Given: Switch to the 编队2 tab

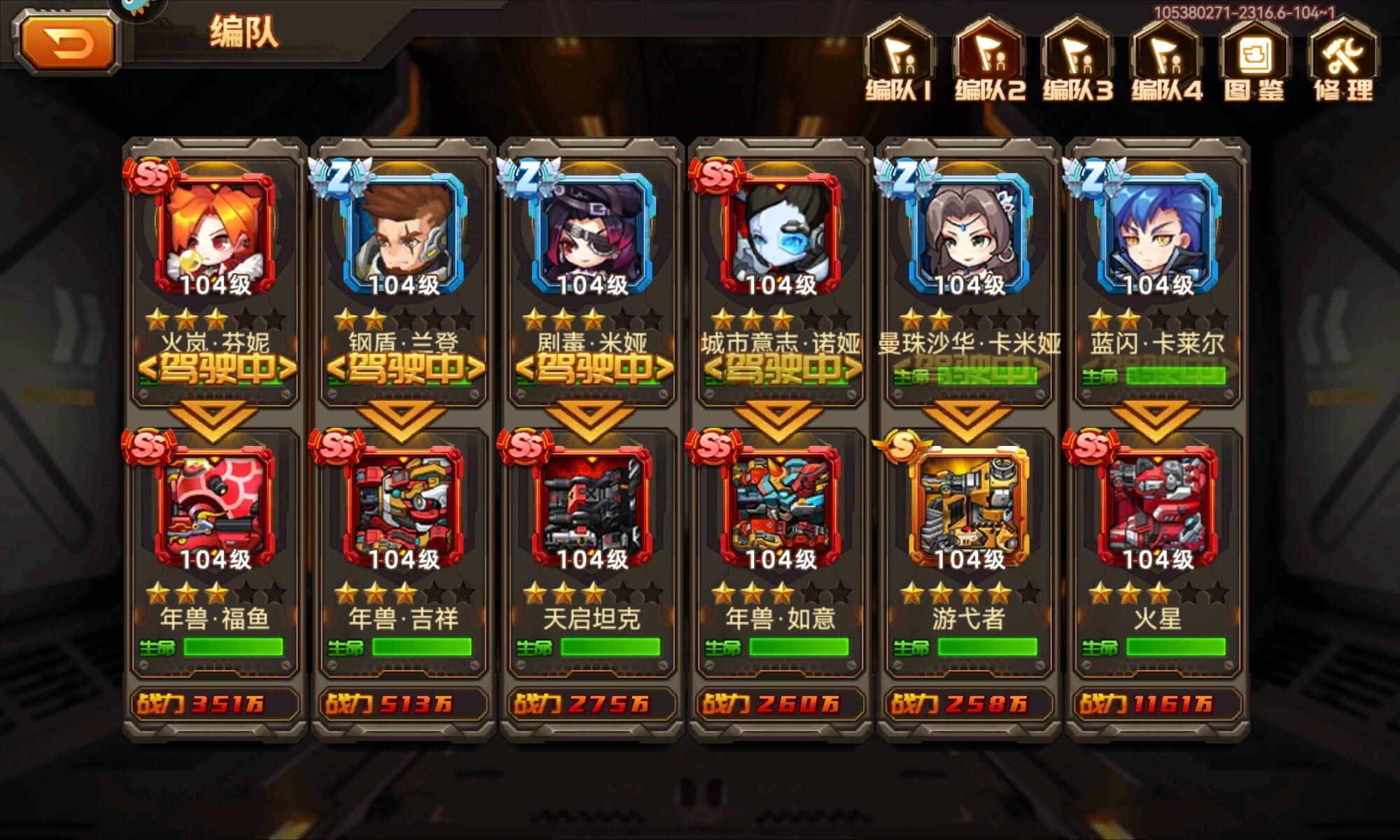Looking at the screenshot, I should click(x=990, y=63).
